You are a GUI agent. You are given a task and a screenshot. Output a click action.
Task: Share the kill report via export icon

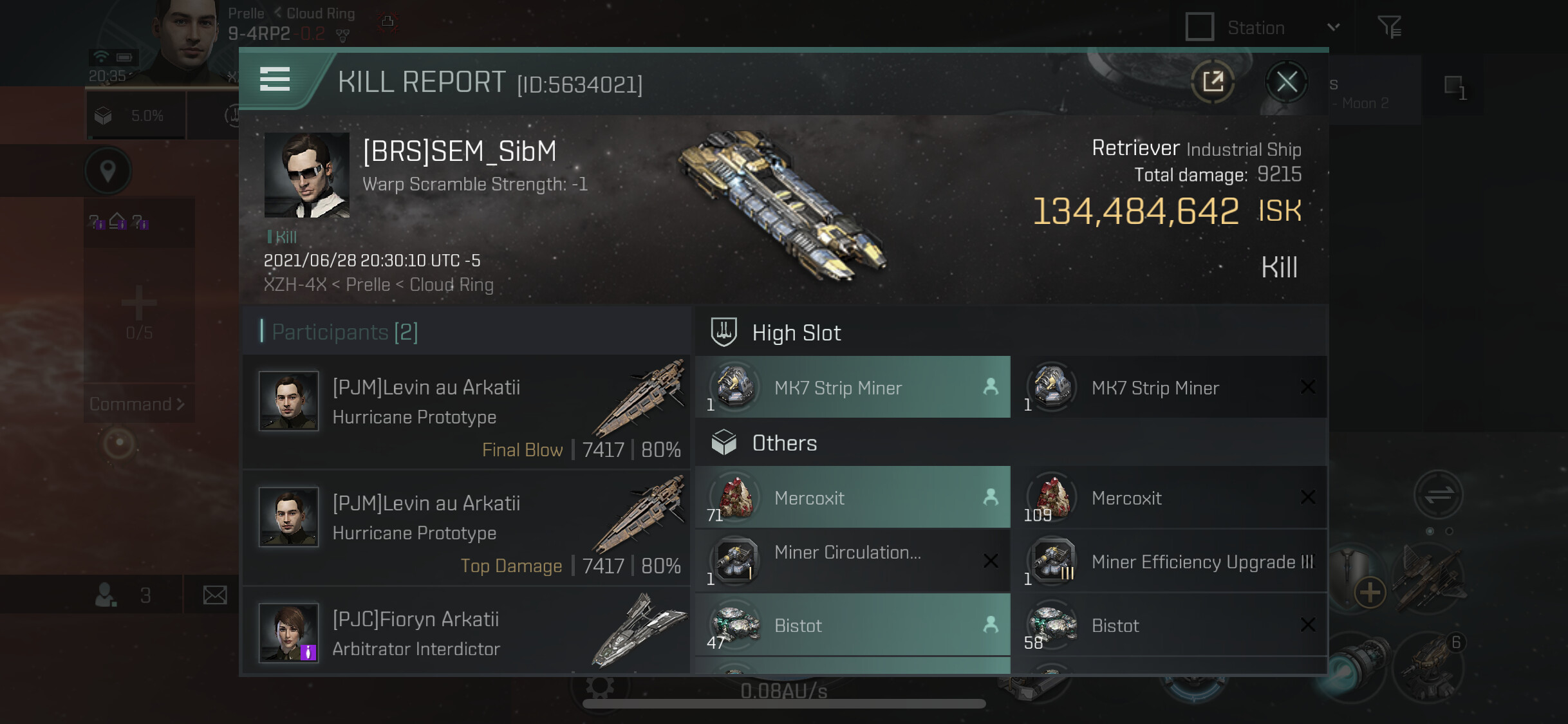coord(1213,82)
